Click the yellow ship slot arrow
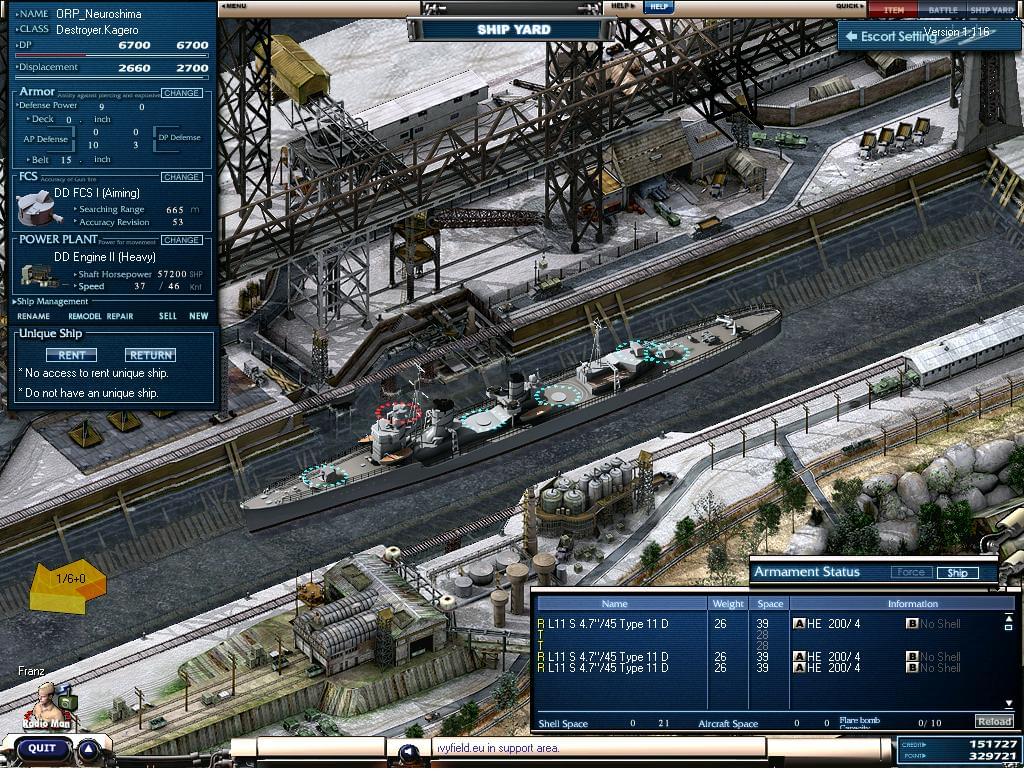Screen dimensions: 1024x772 coord(67,585)
